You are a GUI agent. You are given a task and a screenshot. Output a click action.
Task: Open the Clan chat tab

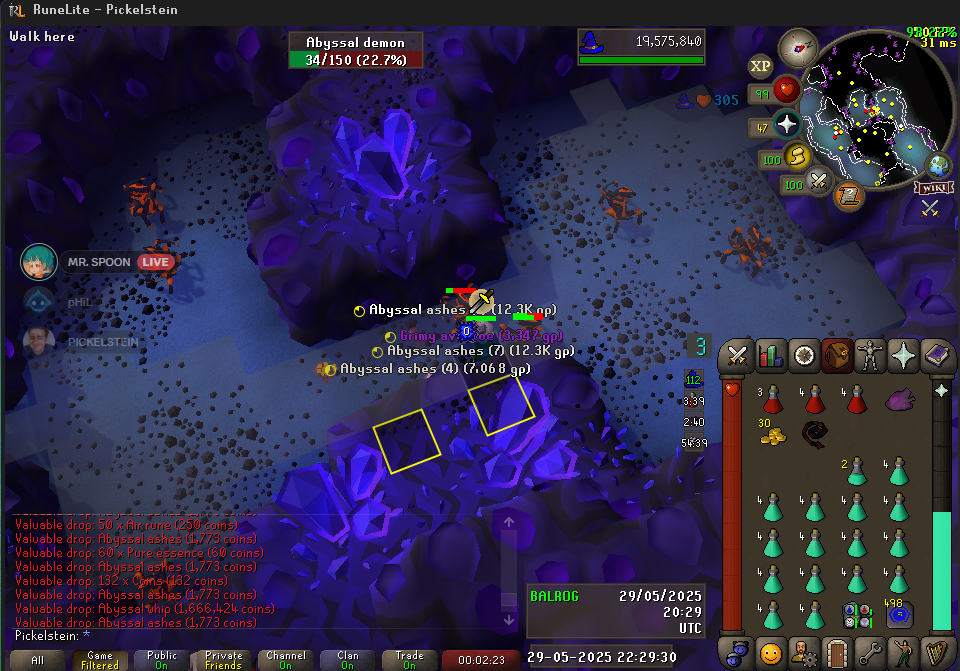pos(348,660)
